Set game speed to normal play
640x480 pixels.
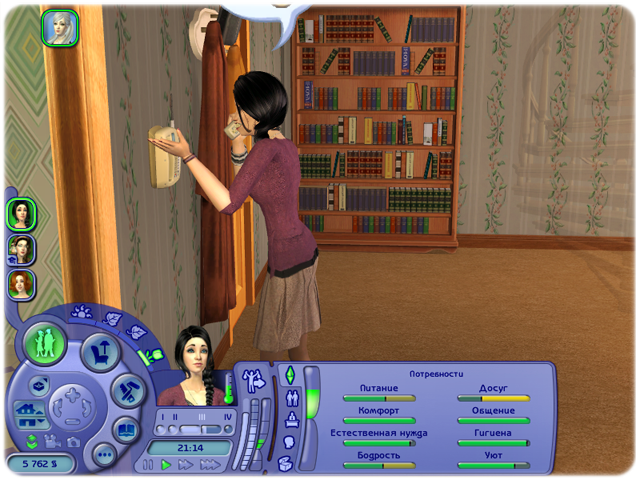(167, 465)
